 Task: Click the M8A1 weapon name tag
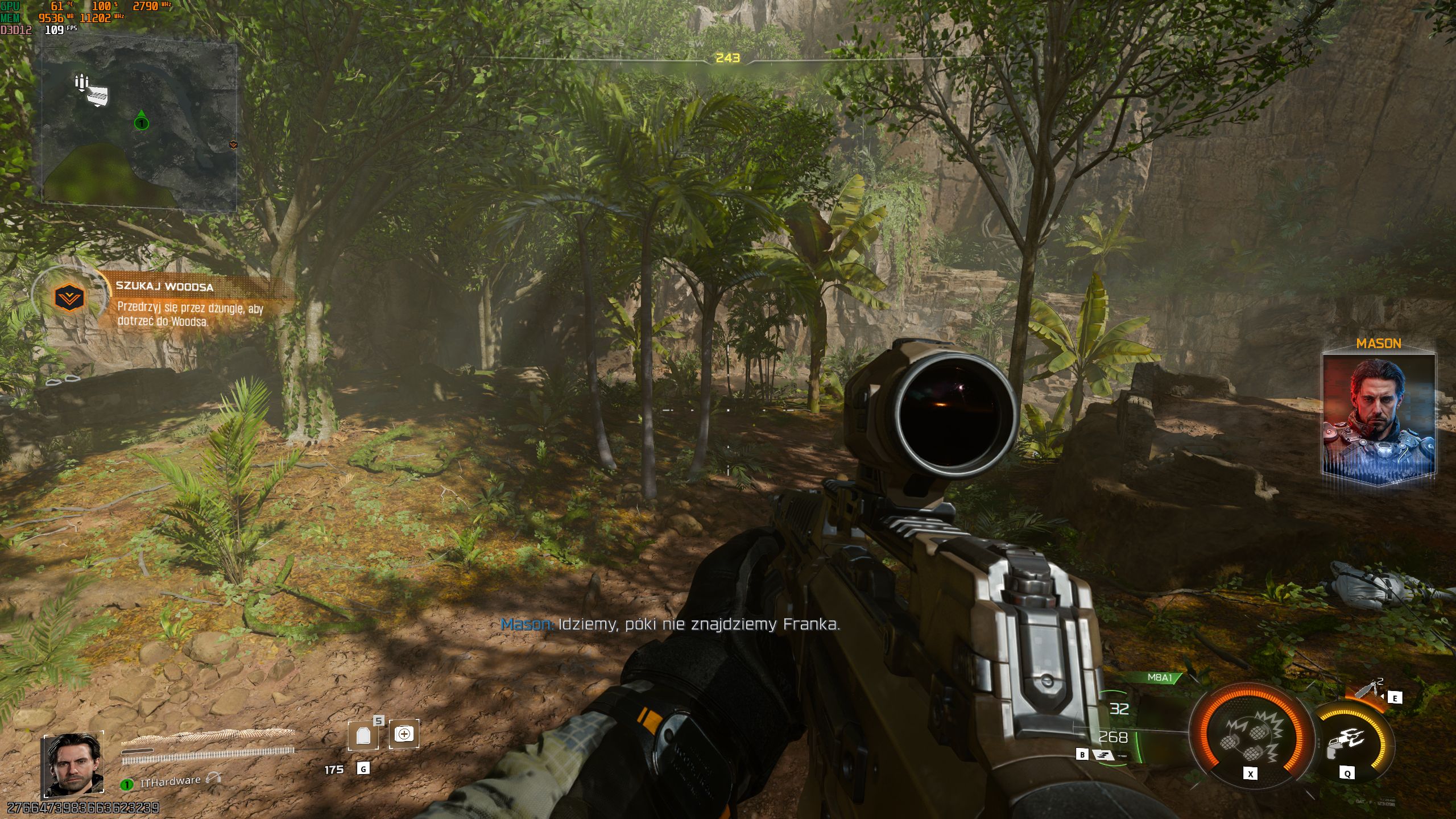[1160, 677]
